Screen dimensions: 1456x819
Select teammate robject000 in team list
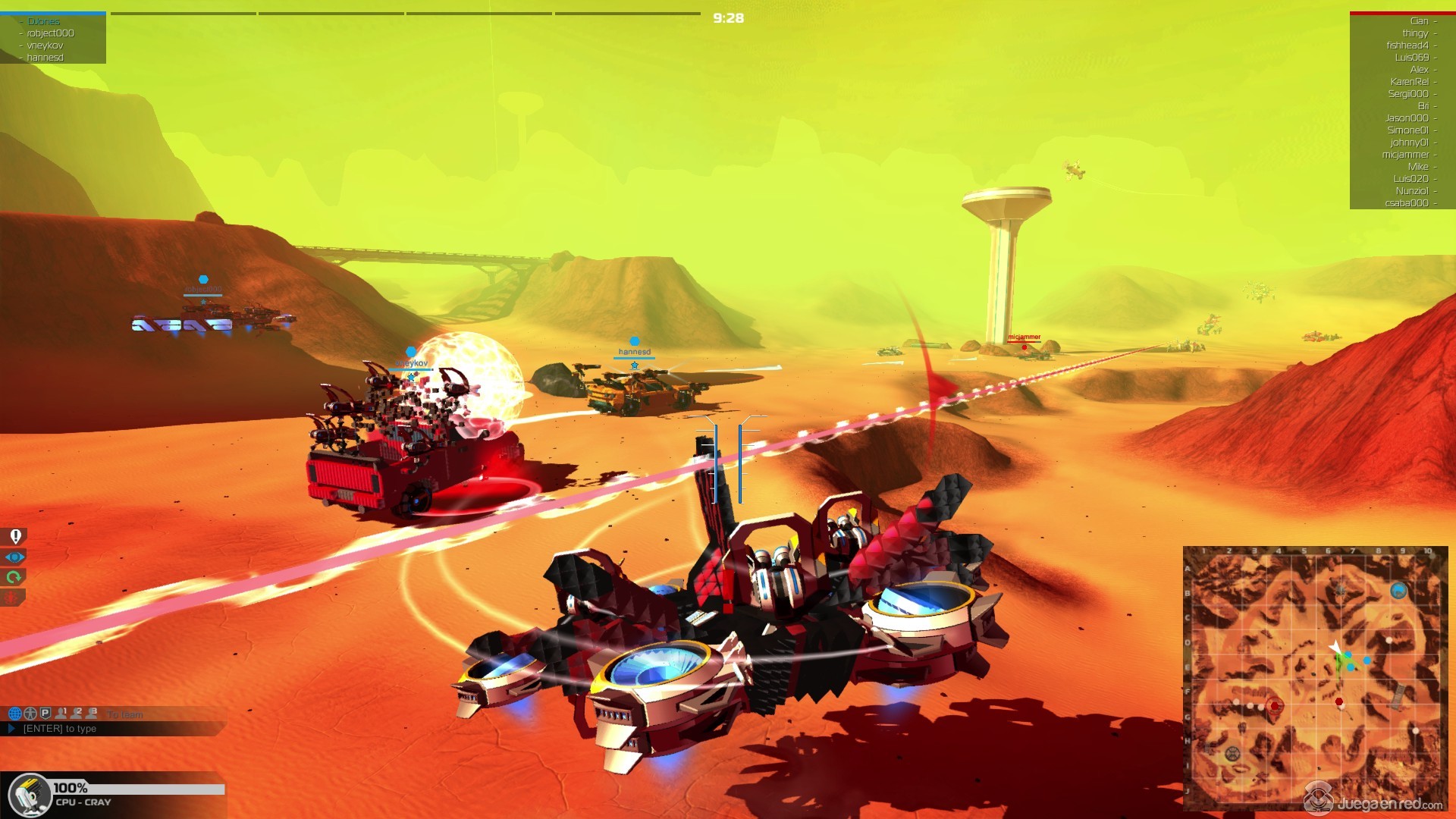pos(50,33)
